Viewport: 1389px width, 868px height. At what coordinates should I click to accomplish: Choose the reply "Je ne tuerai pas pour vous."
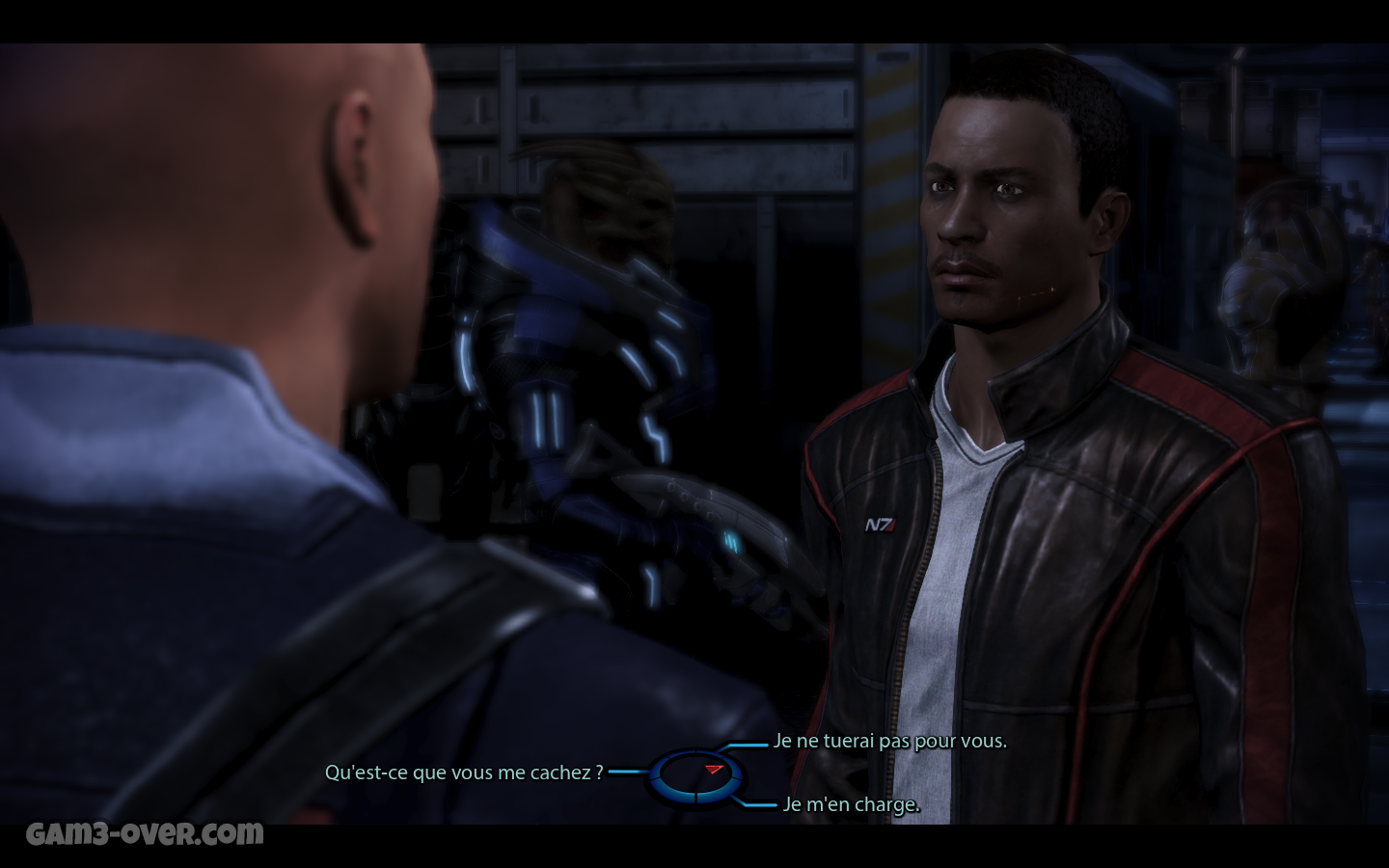(x=889, y=742)
